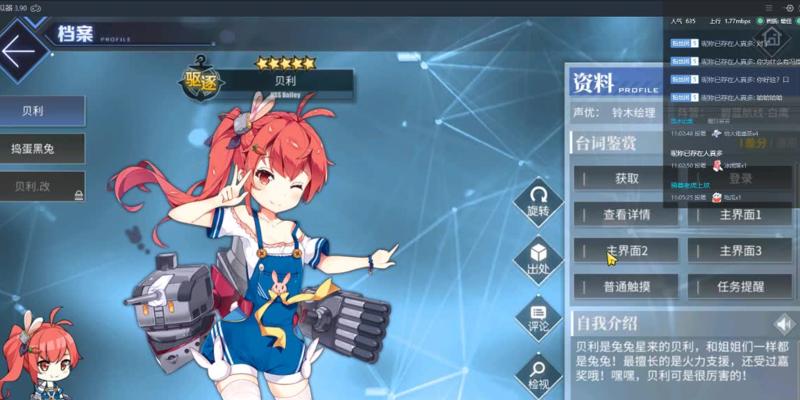
Task: Play the 主界面1 voice line
Action: [739, 214]
